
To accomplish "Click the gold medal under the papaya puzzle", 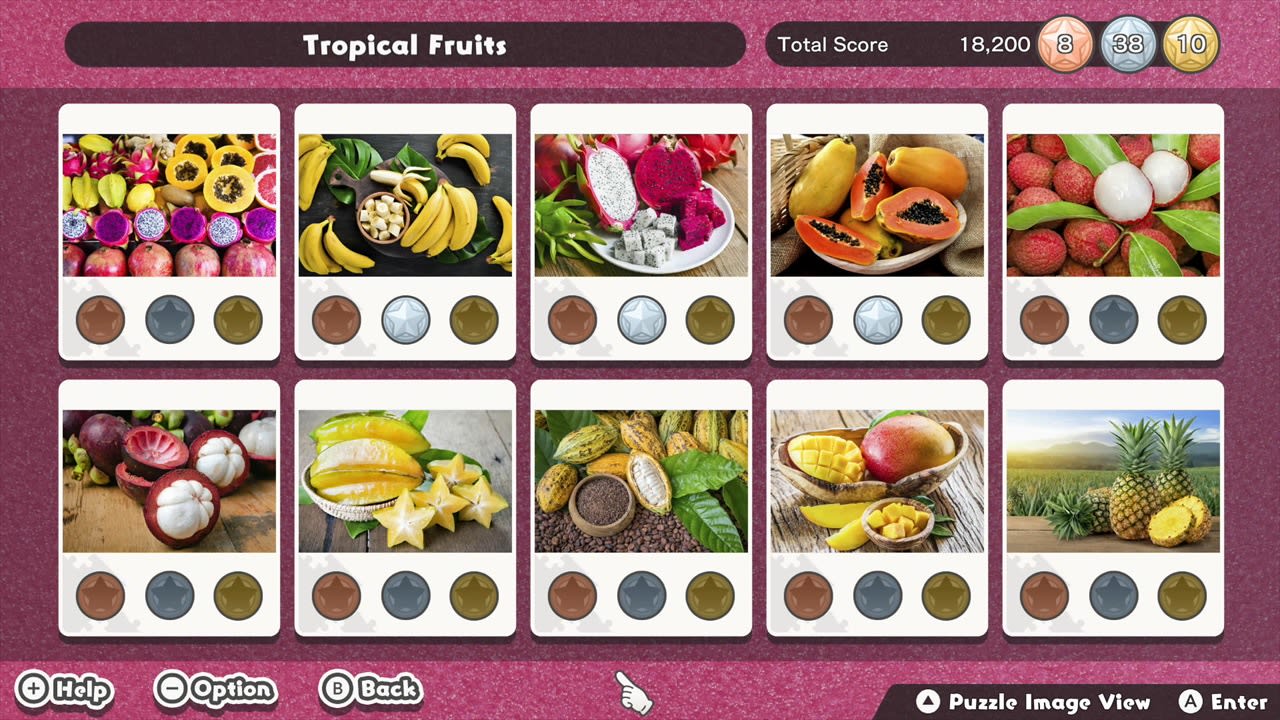I will [x=944, y=321].
